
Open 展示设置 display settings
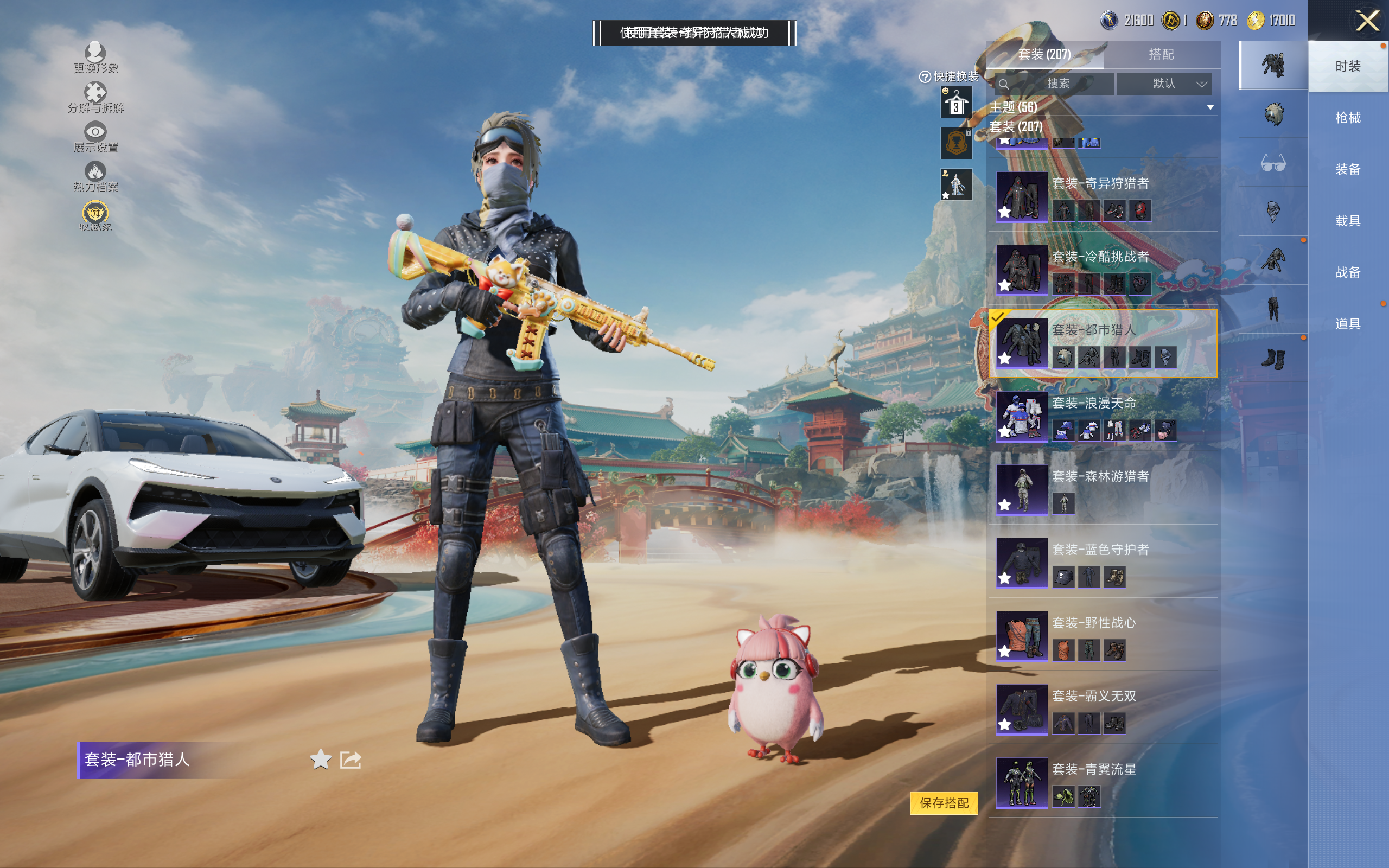(x=95, y=137)
